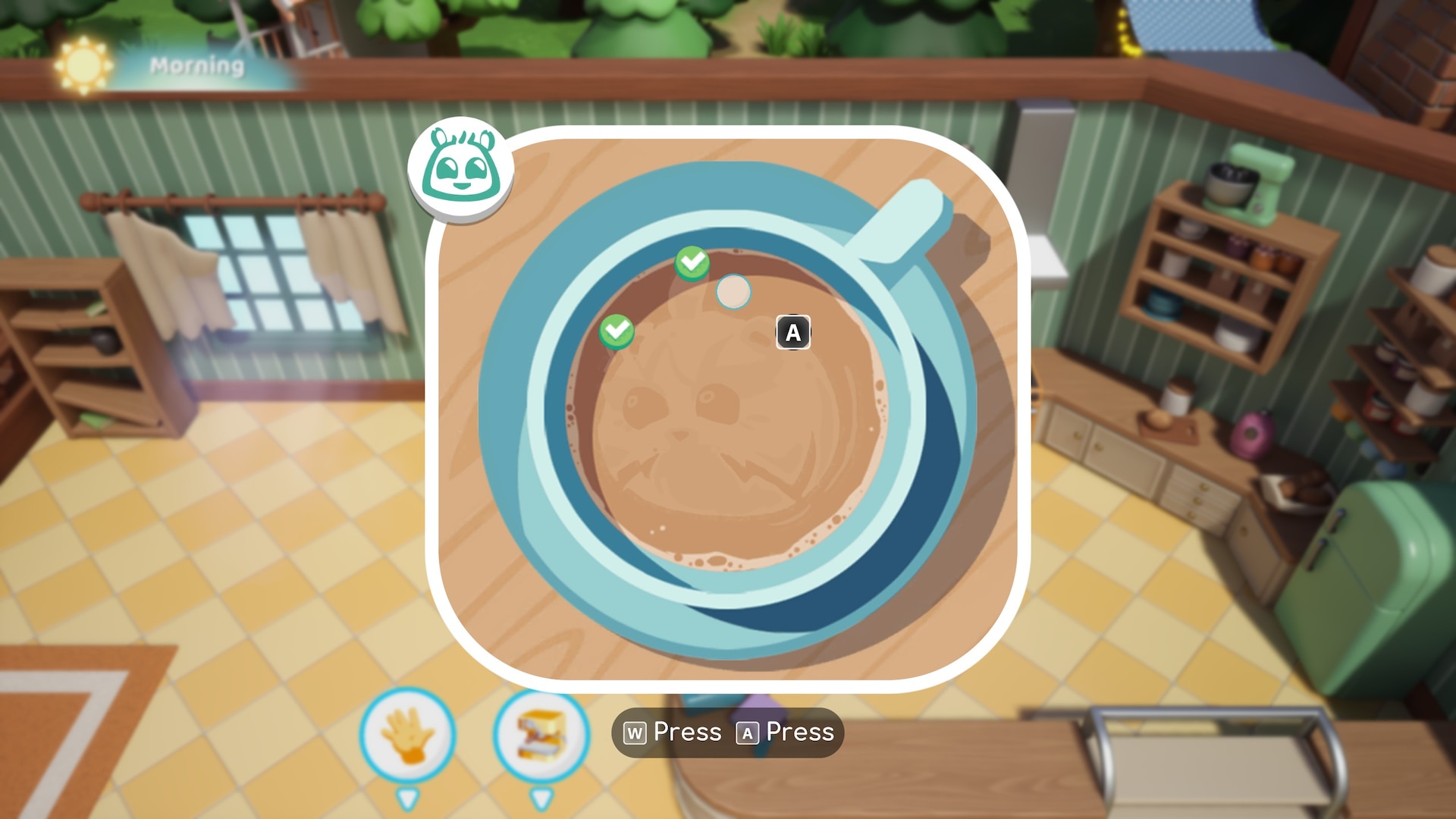
Task: Click the green creature face badge
Action: point(461,169)
